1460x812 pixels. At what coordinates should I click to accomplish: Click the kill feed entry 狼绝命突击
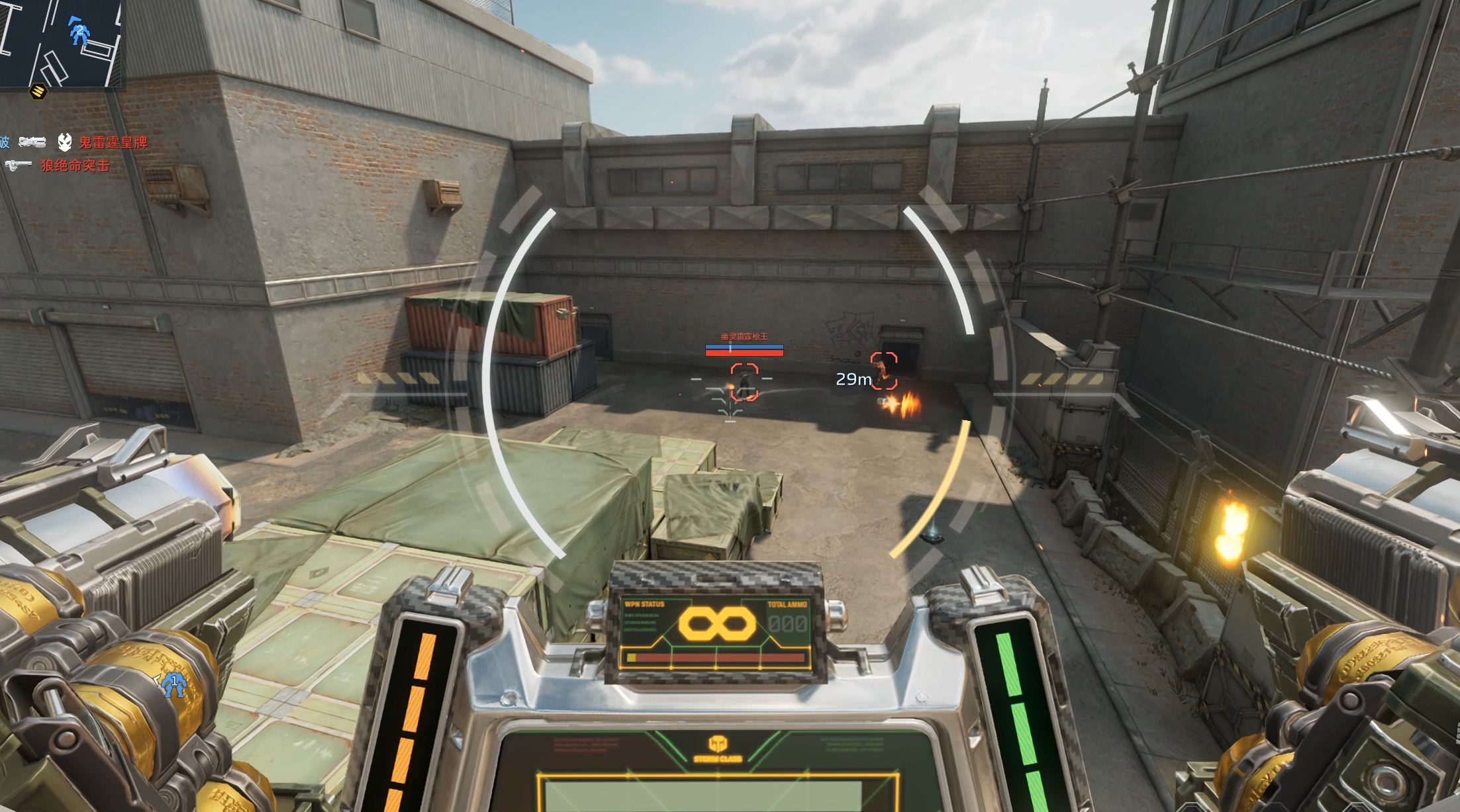click(x=75, y=165)
